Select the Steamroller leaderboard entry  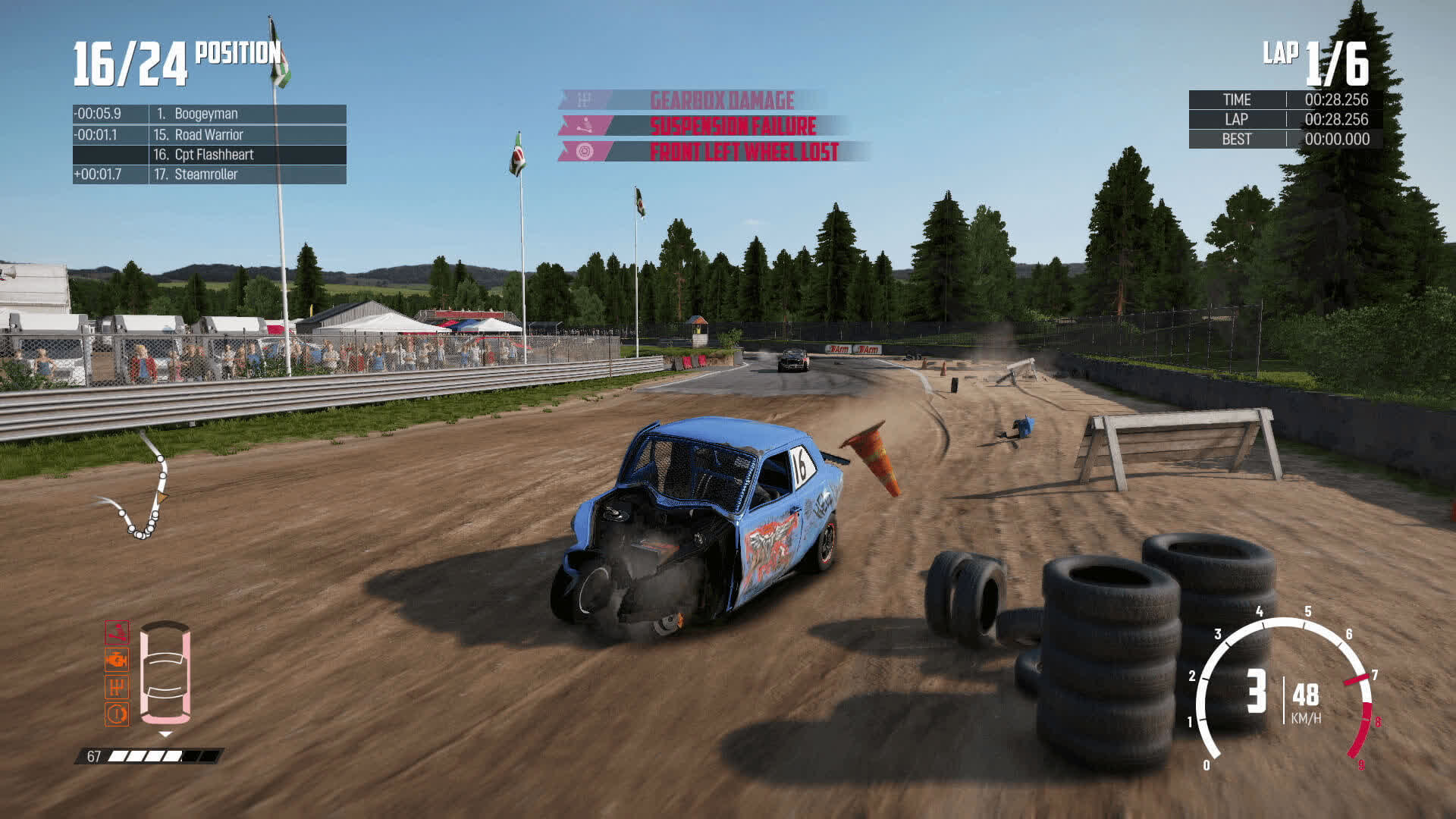point(209,174)
